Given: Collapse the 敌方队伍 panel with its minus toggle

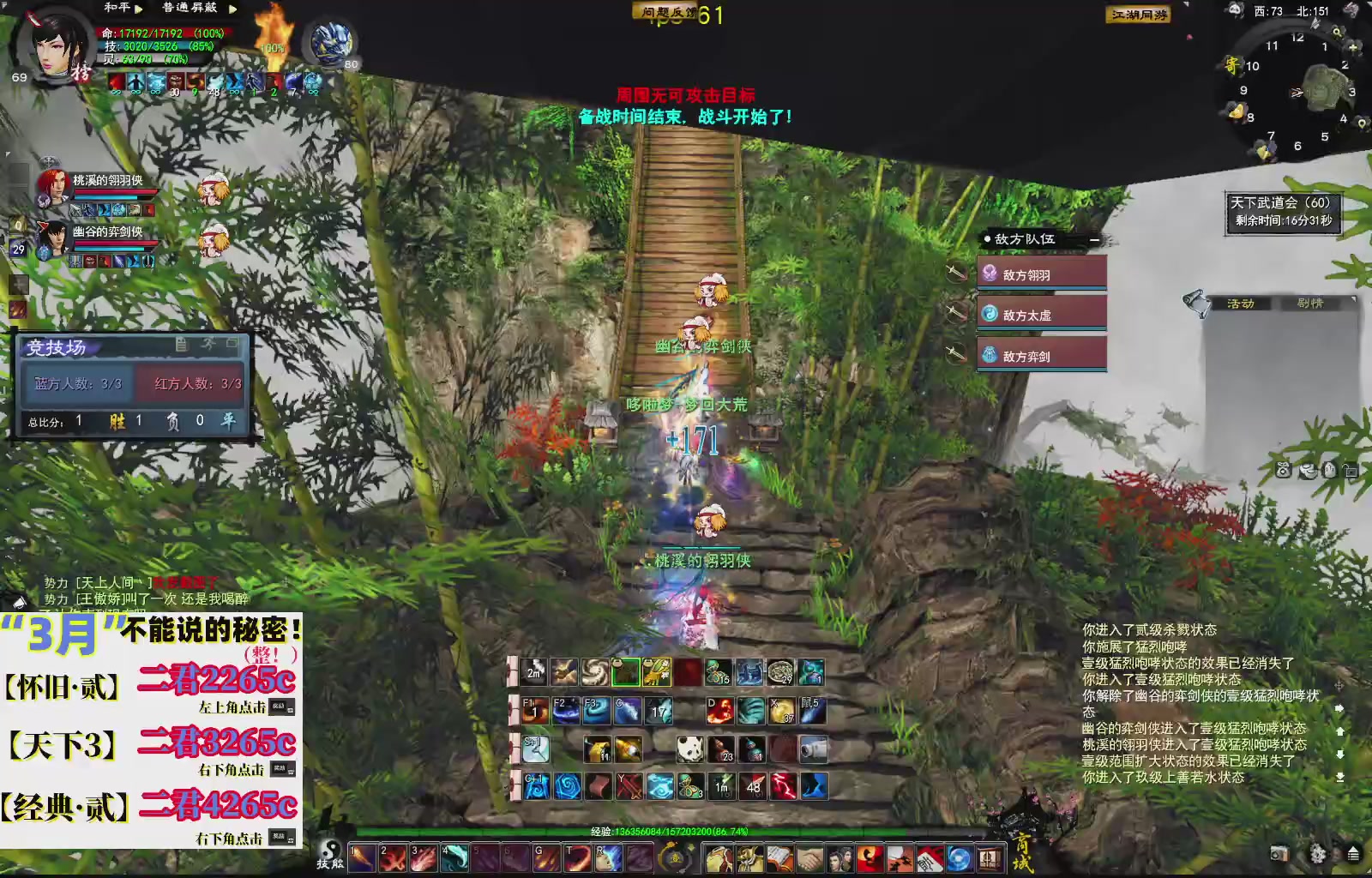Looking at the screenshot, I should coord(1095,240).
